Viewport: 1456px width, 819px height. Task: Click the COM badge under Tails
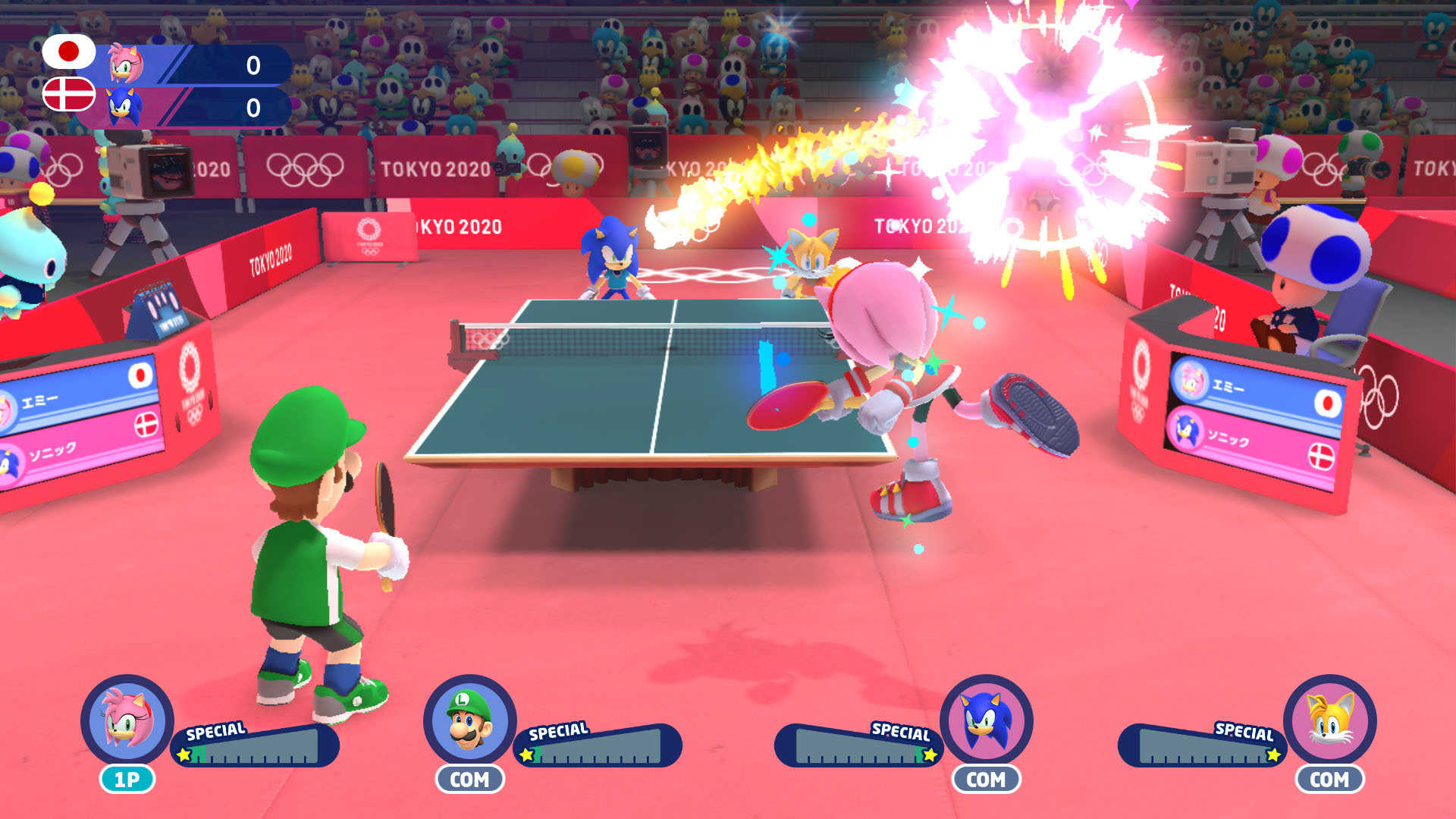[1329, 779]
